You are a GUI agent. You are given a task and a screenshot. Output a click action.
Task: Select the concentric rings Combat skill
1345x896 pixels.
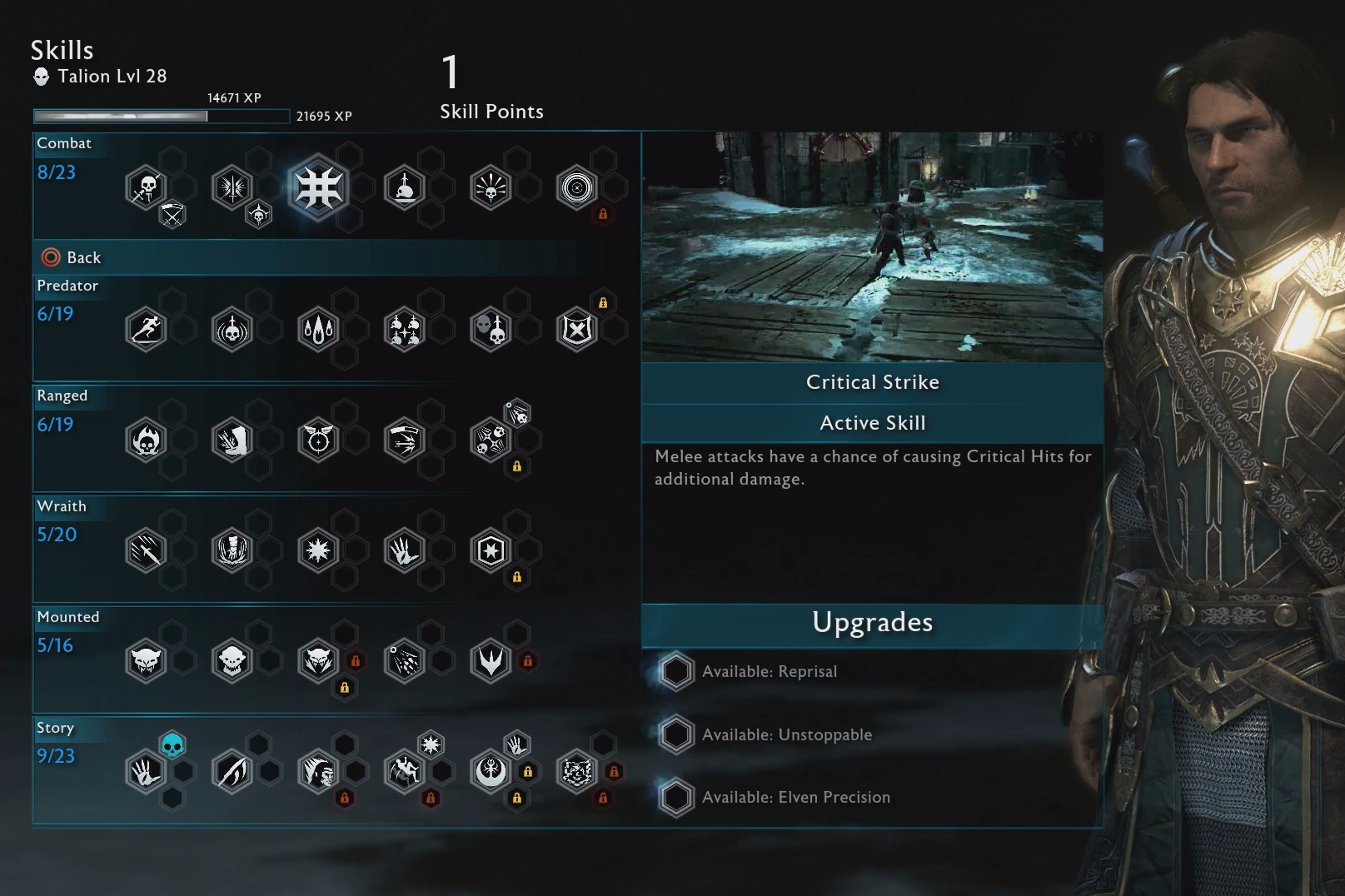coord(576,188)
